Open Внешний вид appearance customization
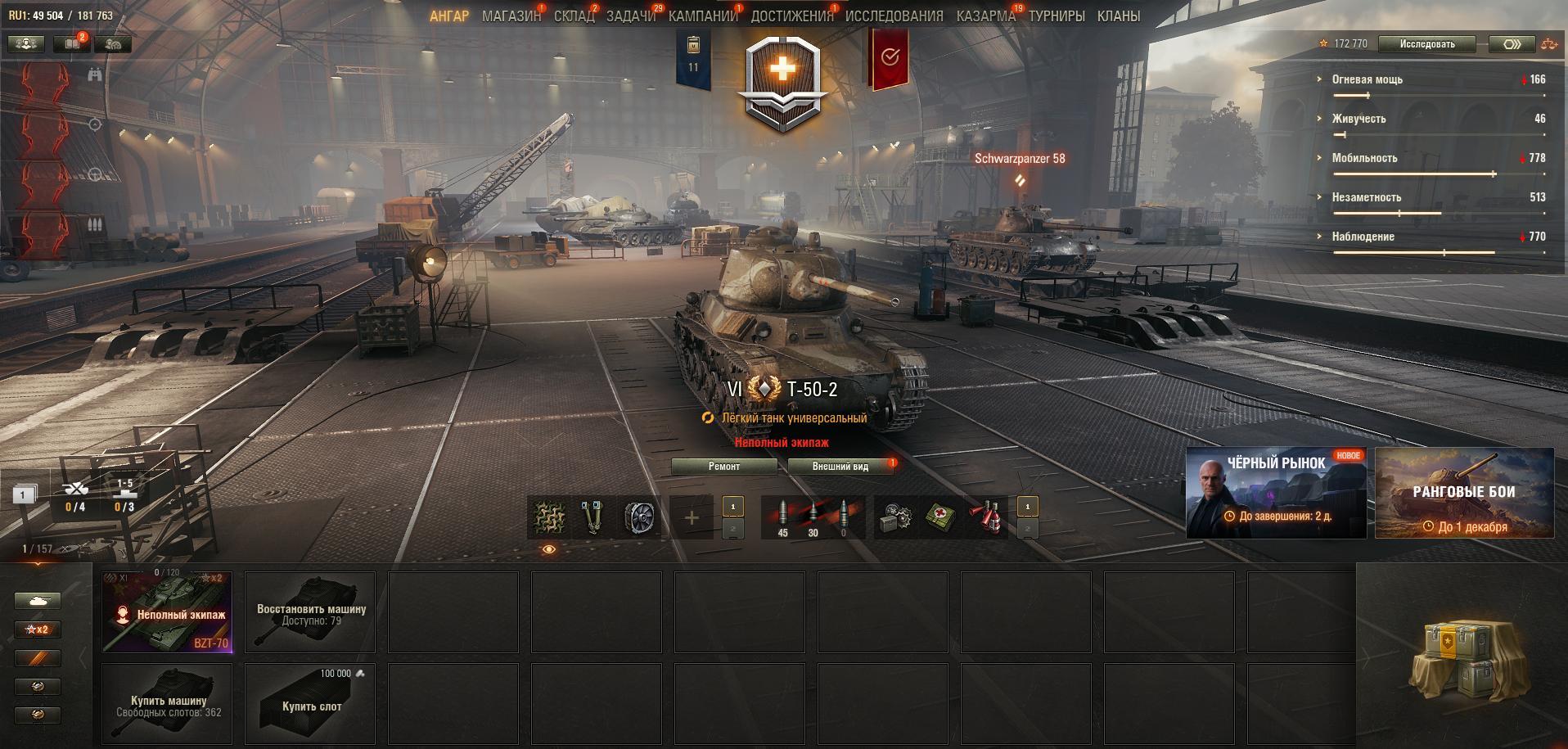This screenshot has width=1568, height=749. (x=840, y=467)
